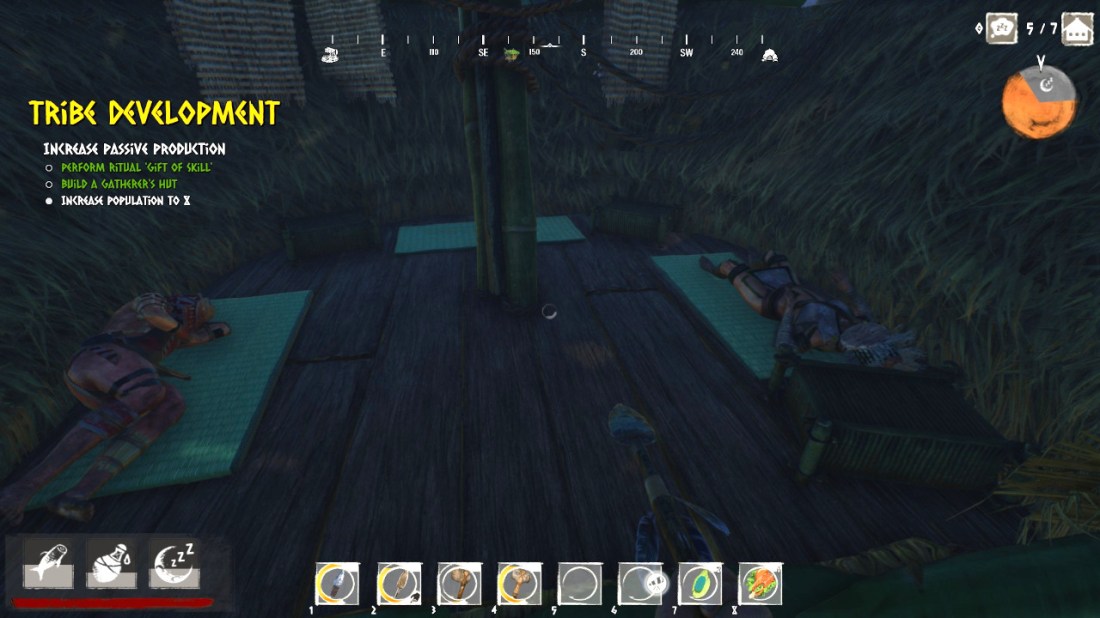Select the 'Build a Gatherer's Hut' objective
Image resolution: width=1100 pixels, height=618 pixels.
[118, 184]
